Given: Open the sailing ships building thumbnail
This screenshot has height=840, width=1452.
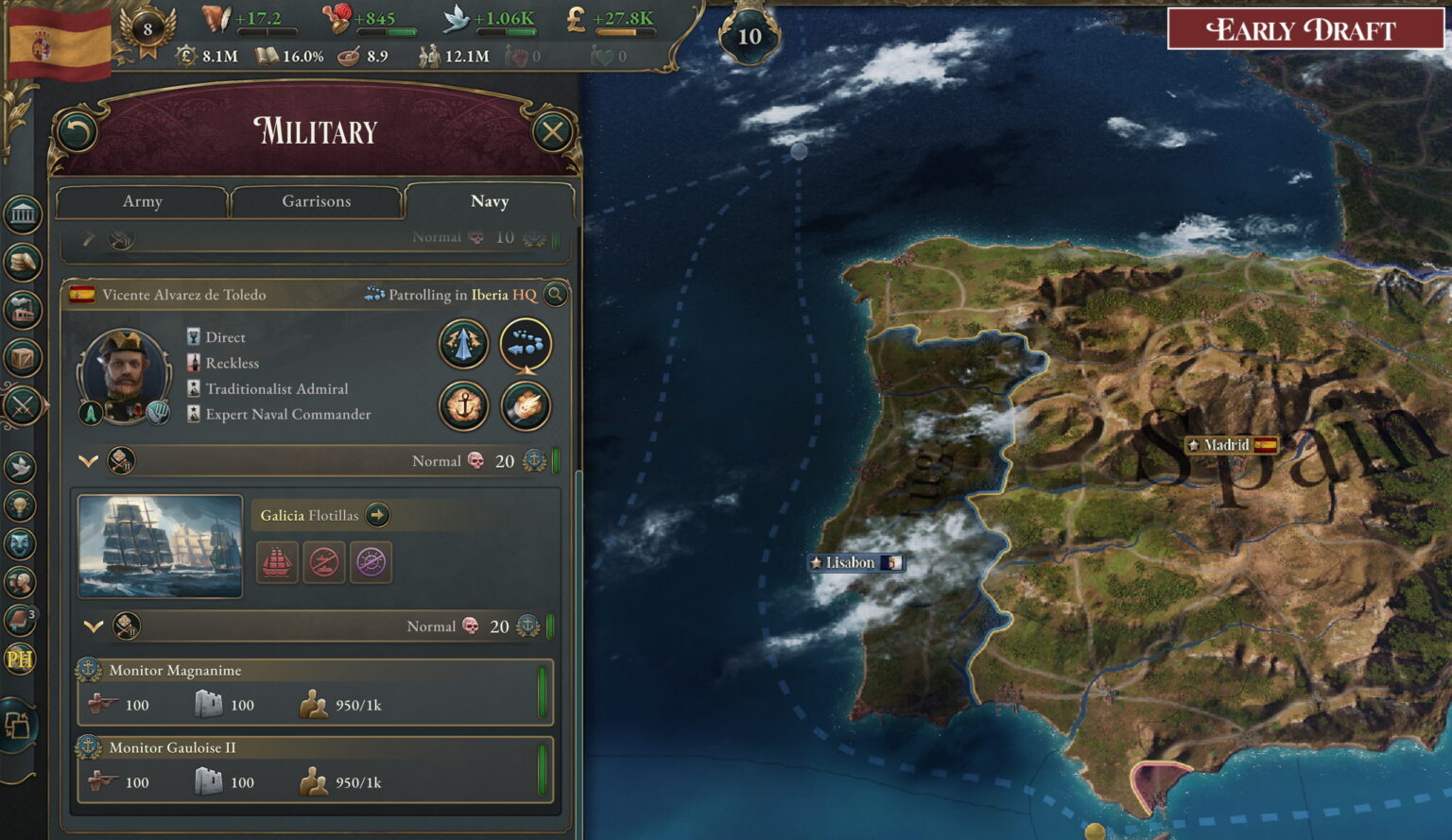Looking at the screenshot, I should point(160,547).
